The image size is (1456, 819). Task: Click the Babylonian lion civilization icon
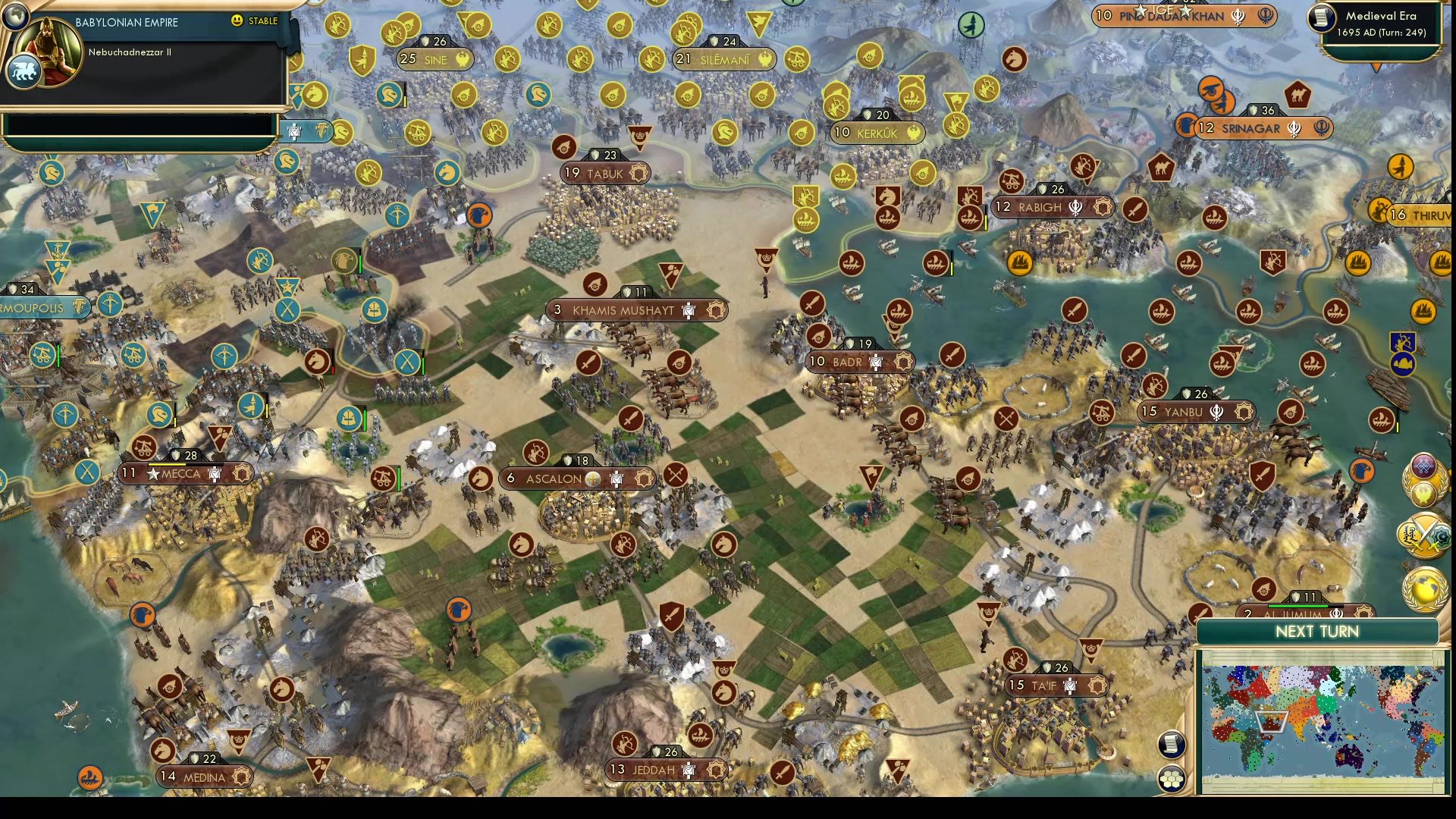[25, 71]
